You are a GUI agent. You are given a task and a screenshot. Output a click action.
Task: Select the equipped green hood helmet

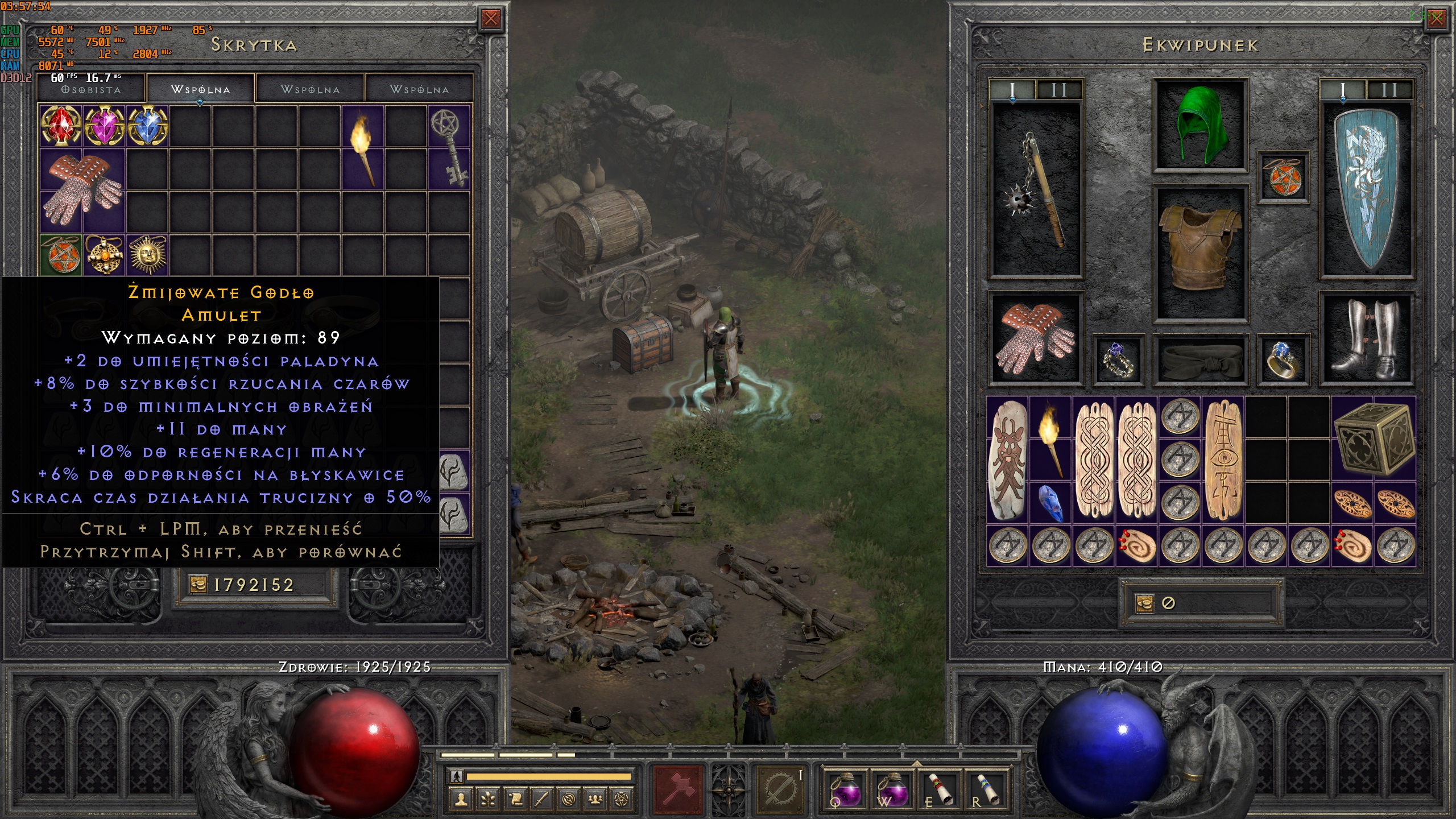pyautogui.click(x=1200, y=125)
